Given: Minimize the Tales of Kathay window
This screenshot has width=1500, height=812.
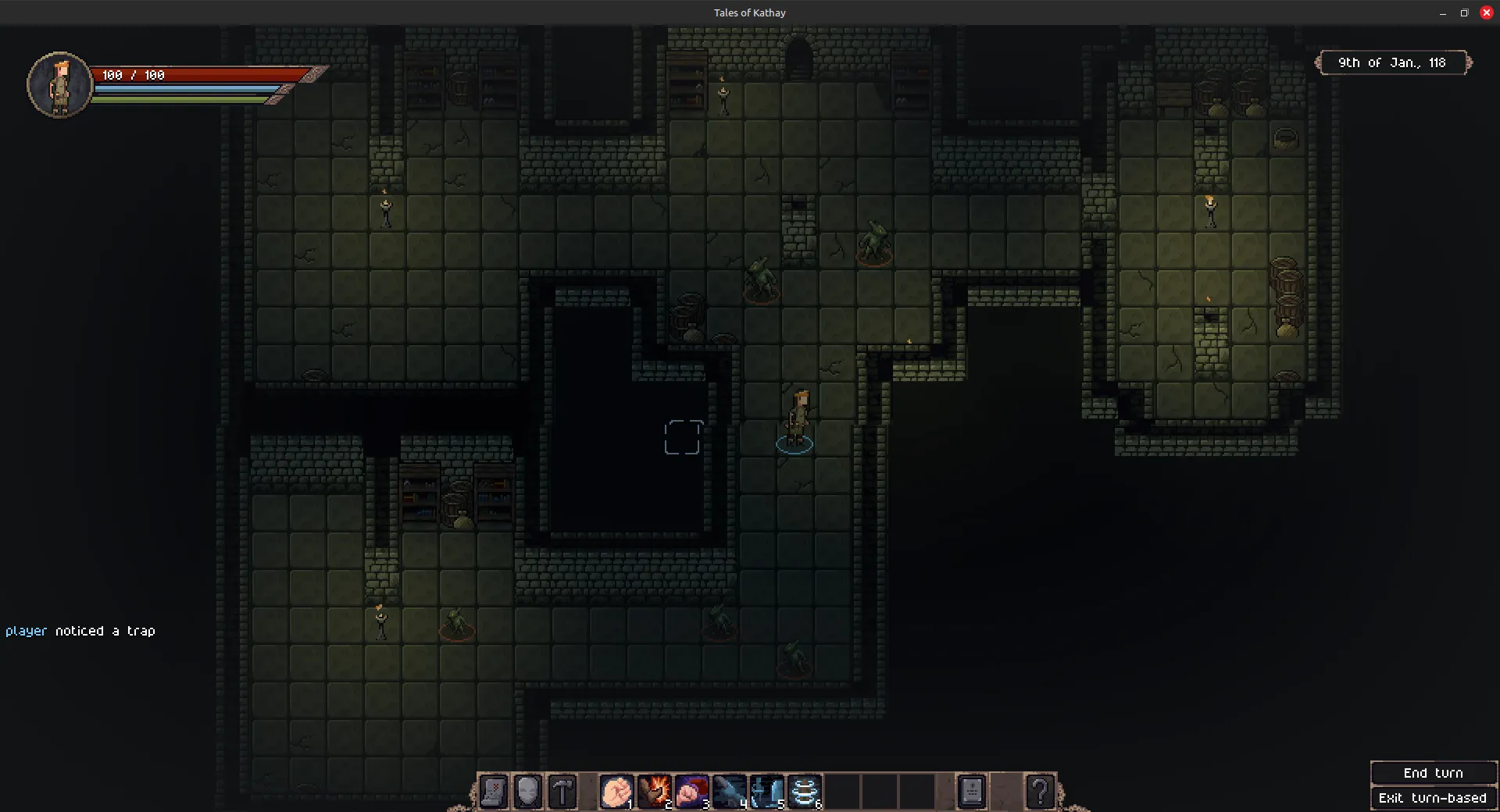Looking at the screenshot, I should pyautogui.click(x=1442, y=12).
